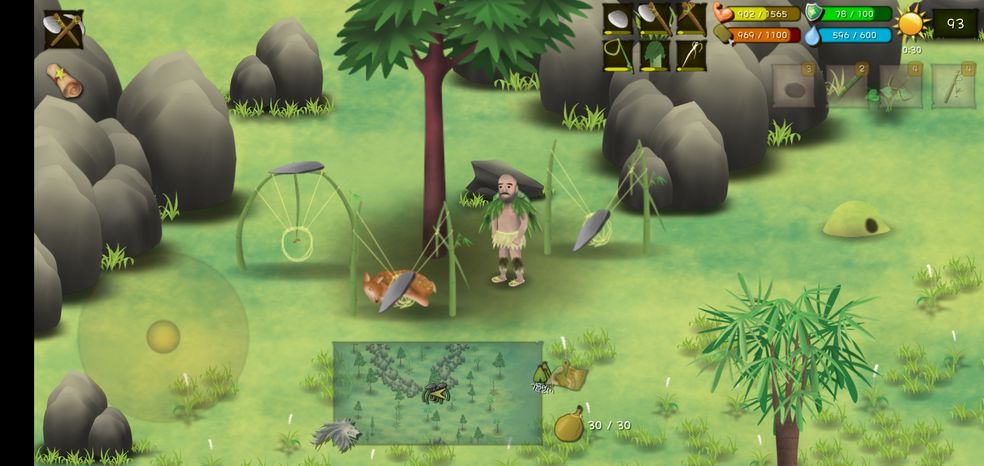Tap the grey feather icon
Viewport: 984px width, 466px height.
pyautogui.click(x=334, y=435)
